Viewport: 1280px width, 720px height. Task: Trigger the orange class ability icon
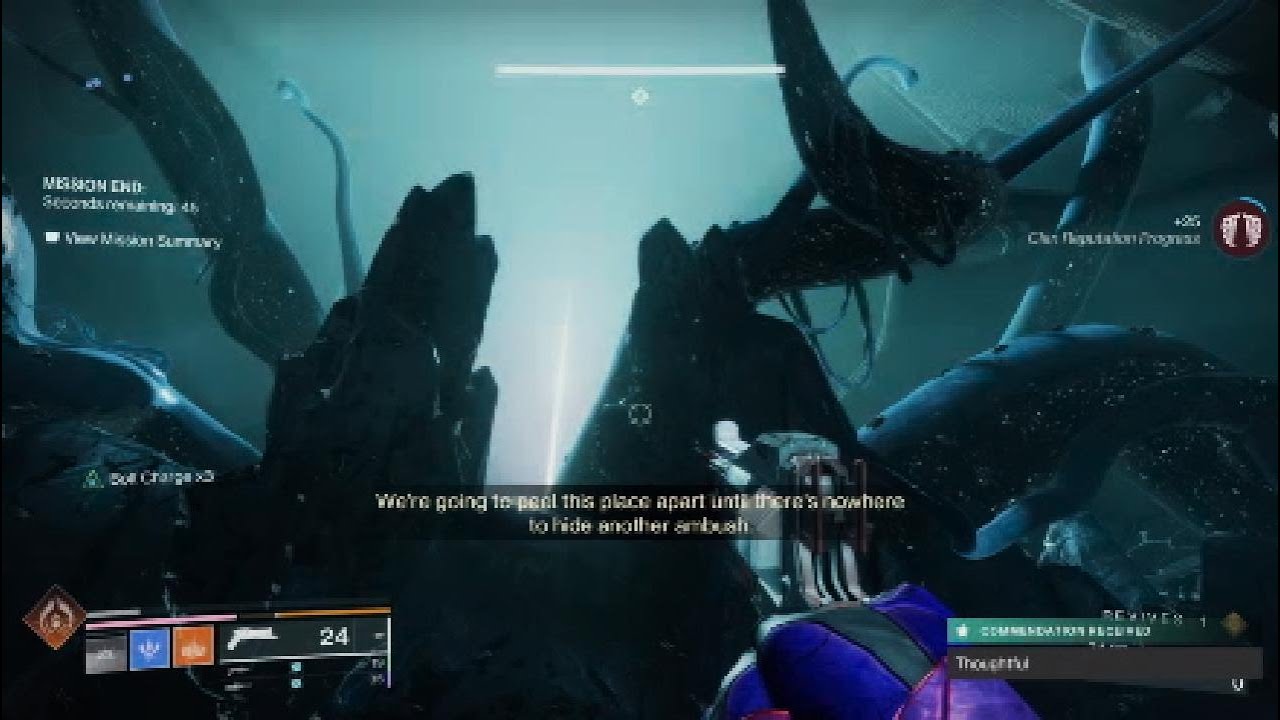point(193,649)
